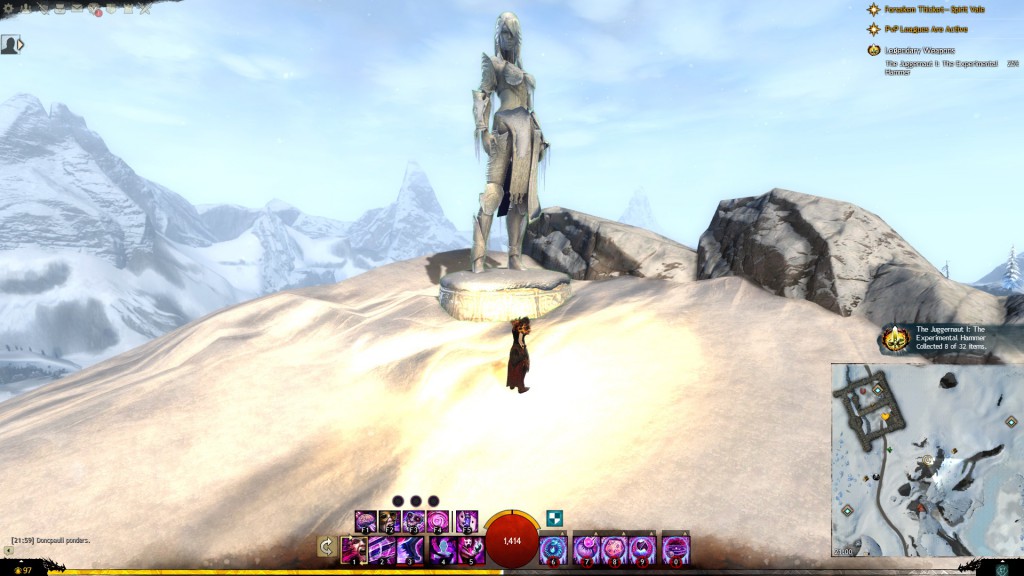This screenshot has width=1024, height=576.
Task: Use the utility skill in slot 8
Action: tap(614, 550)
